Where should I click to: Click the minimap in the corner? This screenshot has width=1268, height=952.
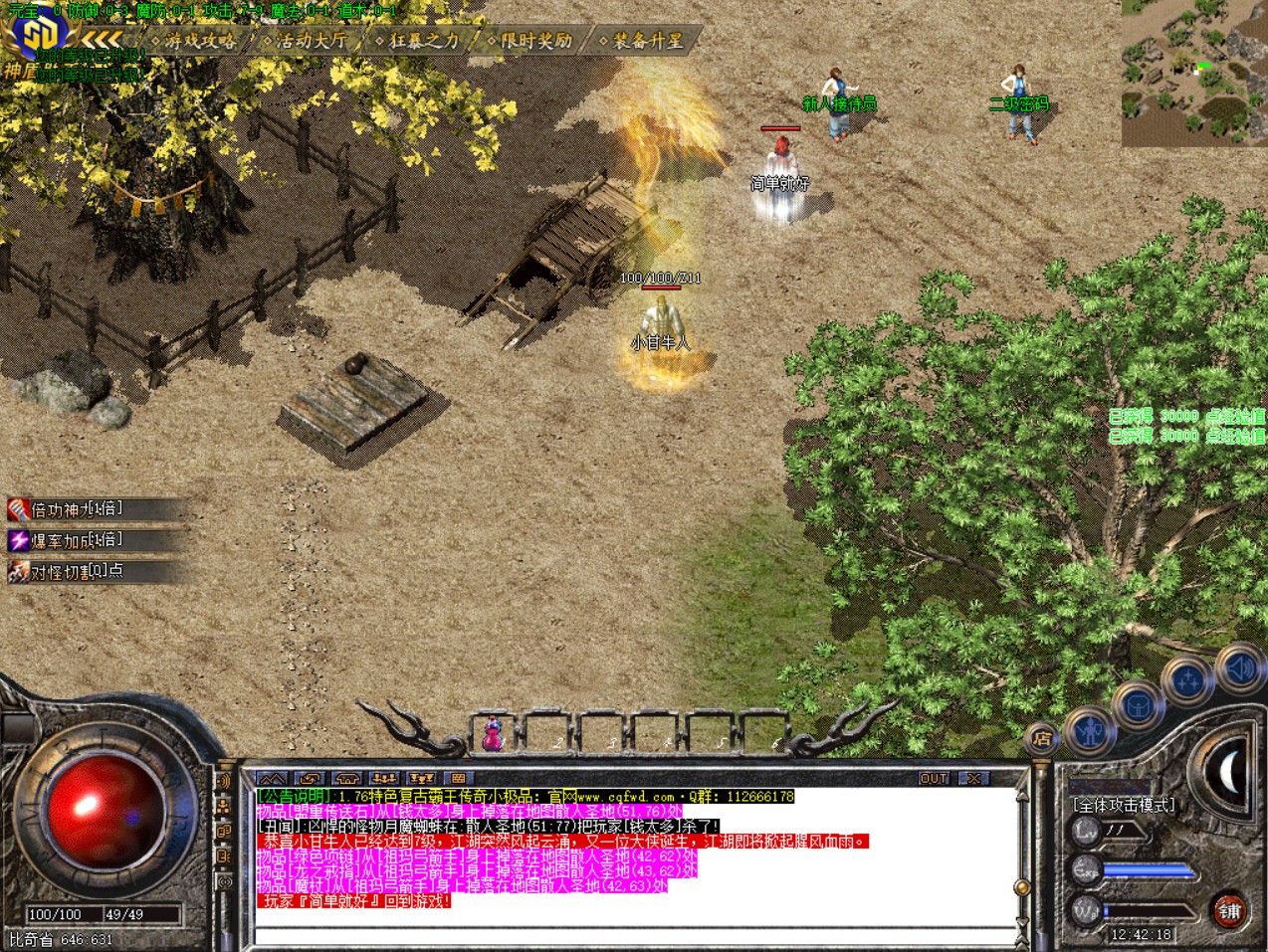point(1194,74)
